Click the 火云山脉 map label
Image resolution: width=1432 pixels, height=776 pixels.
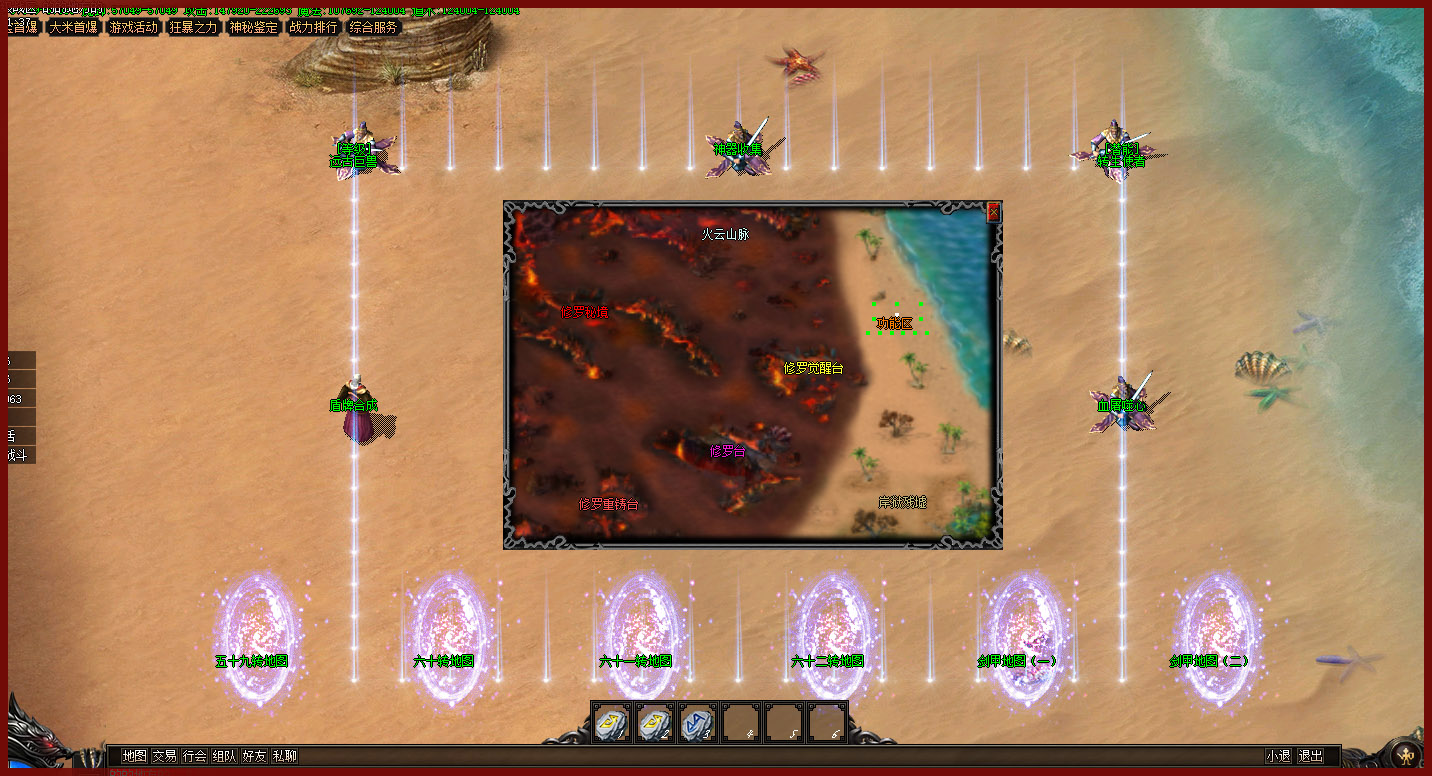click(725, 234)
